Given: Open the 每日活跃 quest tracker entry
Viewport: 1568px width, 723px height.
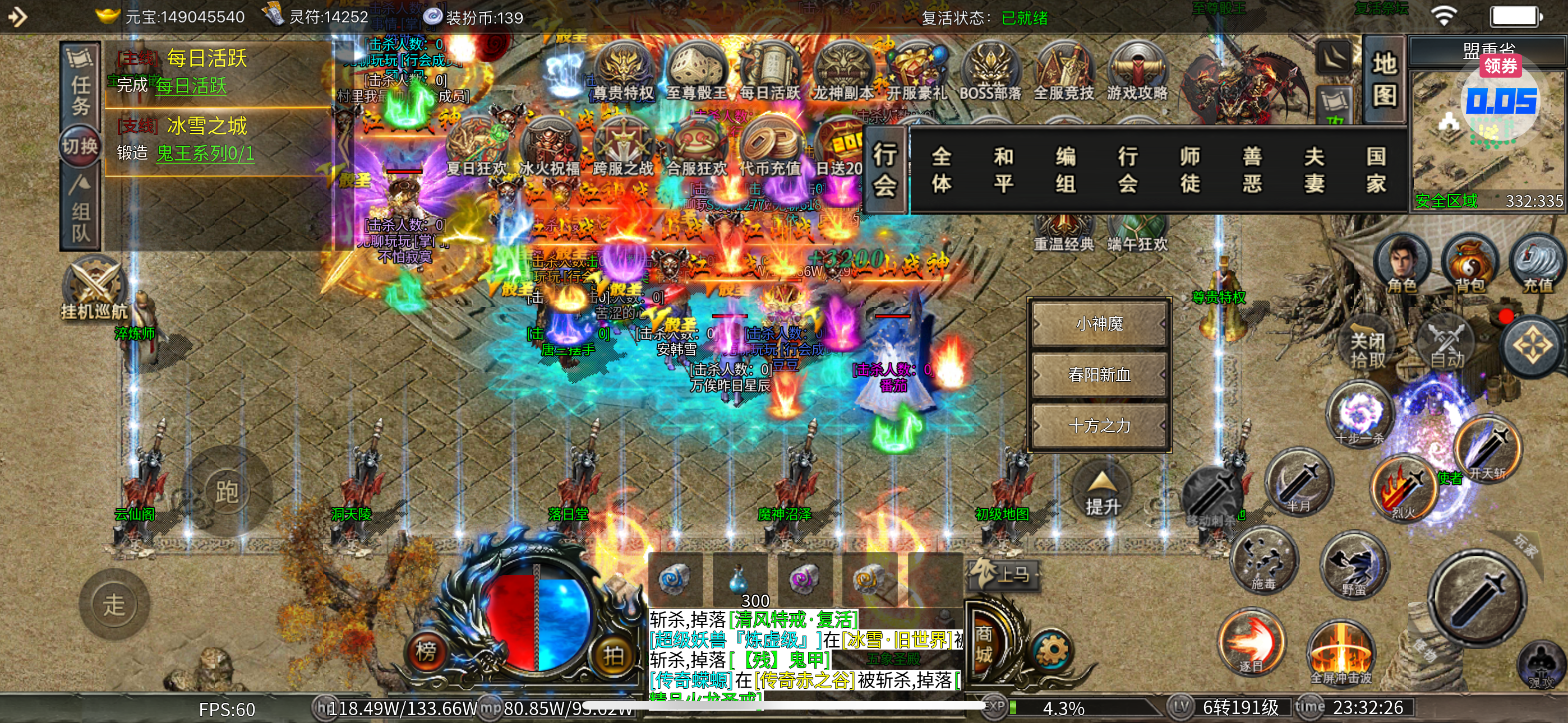Looking at the screenshot, I should tap(207, 59).
